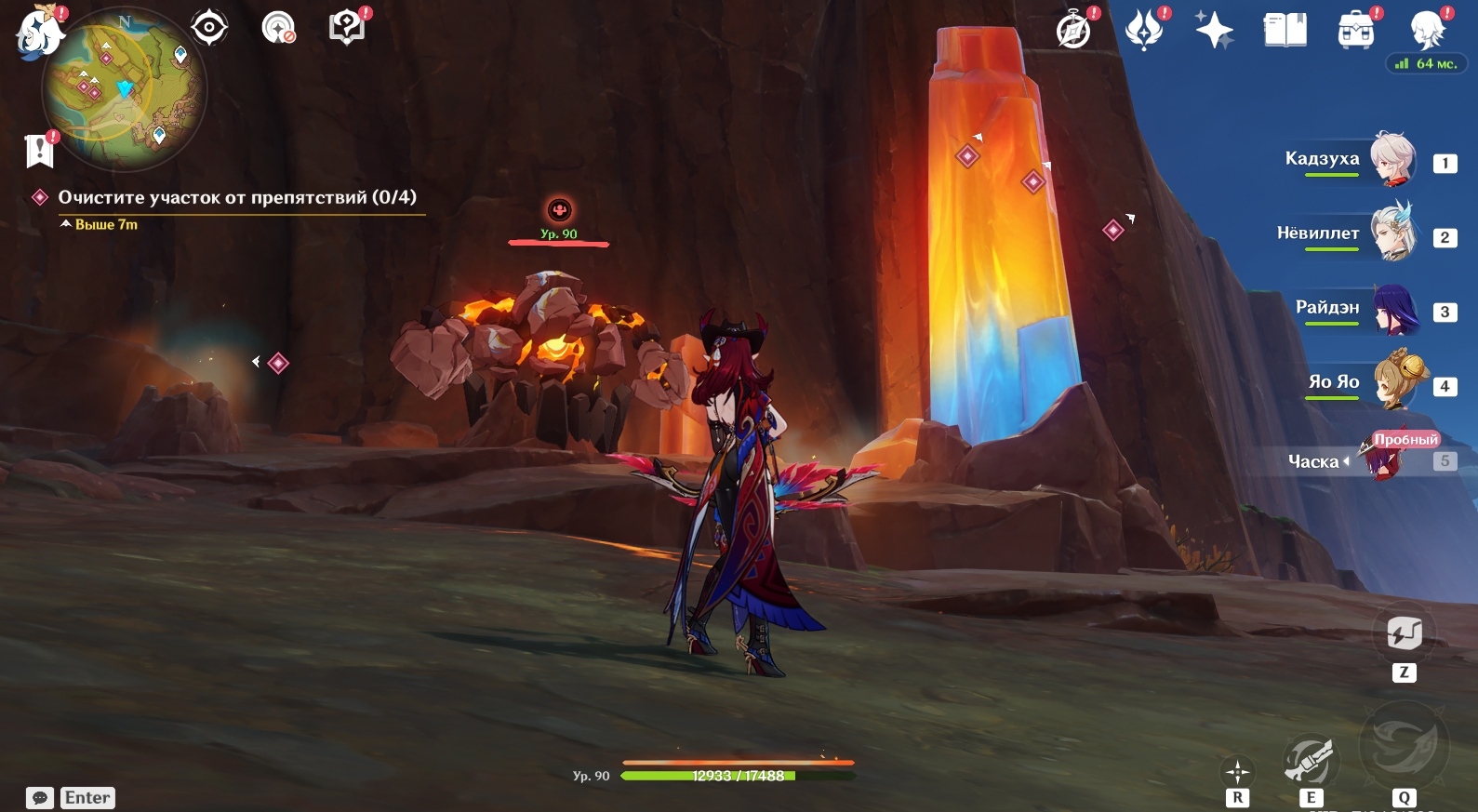Open the compass events icon
The width and height of the screenshot is (1478, 812).
tap(1073, 30)
